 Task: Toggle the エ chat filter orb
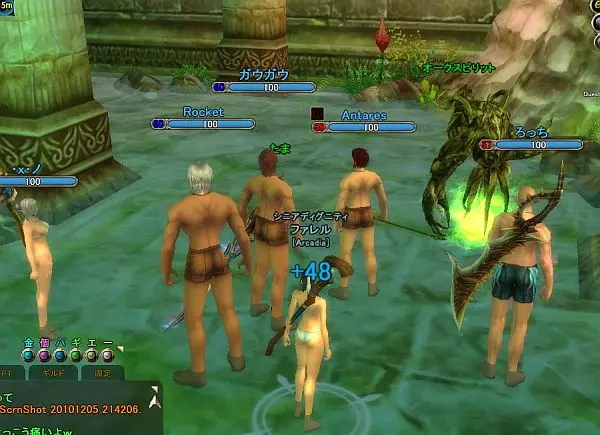92,354
